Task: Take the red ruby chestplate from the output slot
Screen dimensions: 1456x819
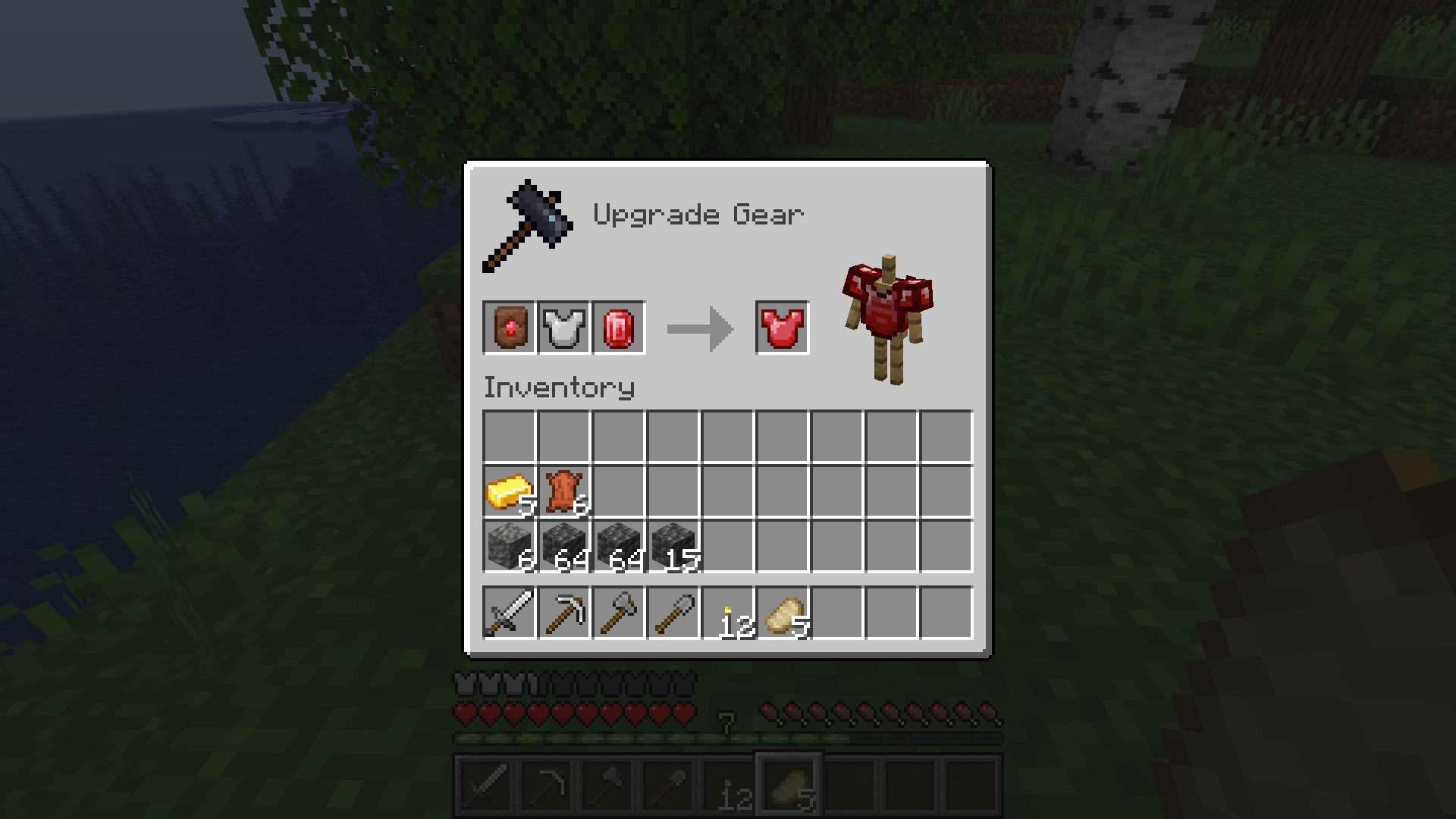Action: [783, 327]
